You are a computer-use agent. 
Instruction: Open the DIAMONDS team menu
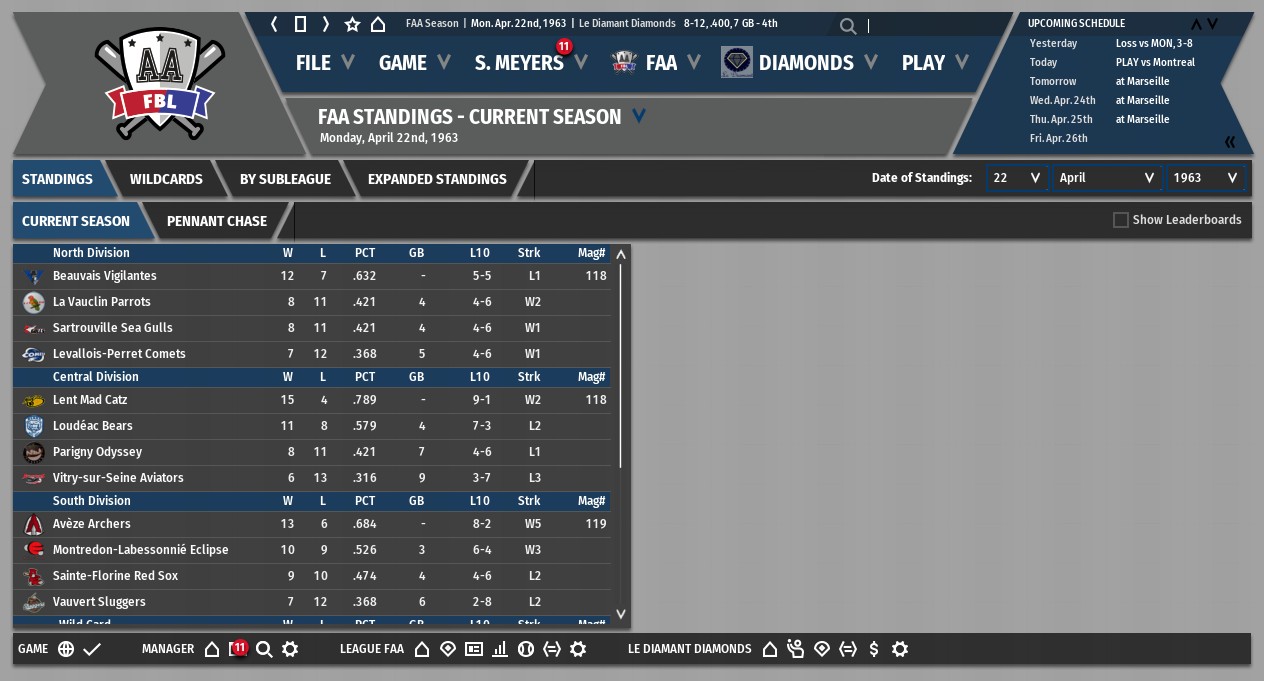click(x=805, y=63)
